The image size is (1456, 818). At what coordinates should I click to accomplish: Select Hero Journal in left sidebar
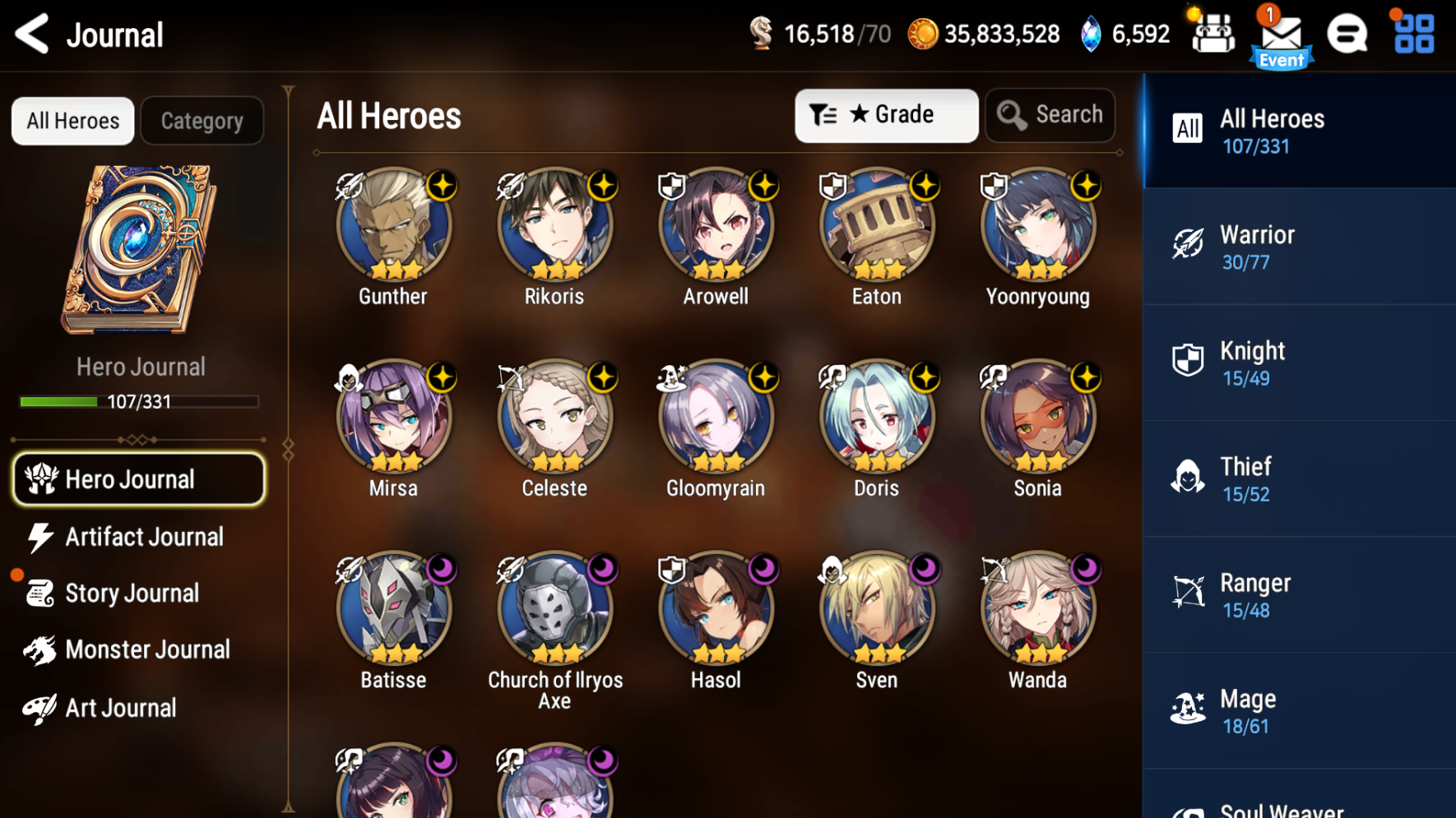(138, 478)
